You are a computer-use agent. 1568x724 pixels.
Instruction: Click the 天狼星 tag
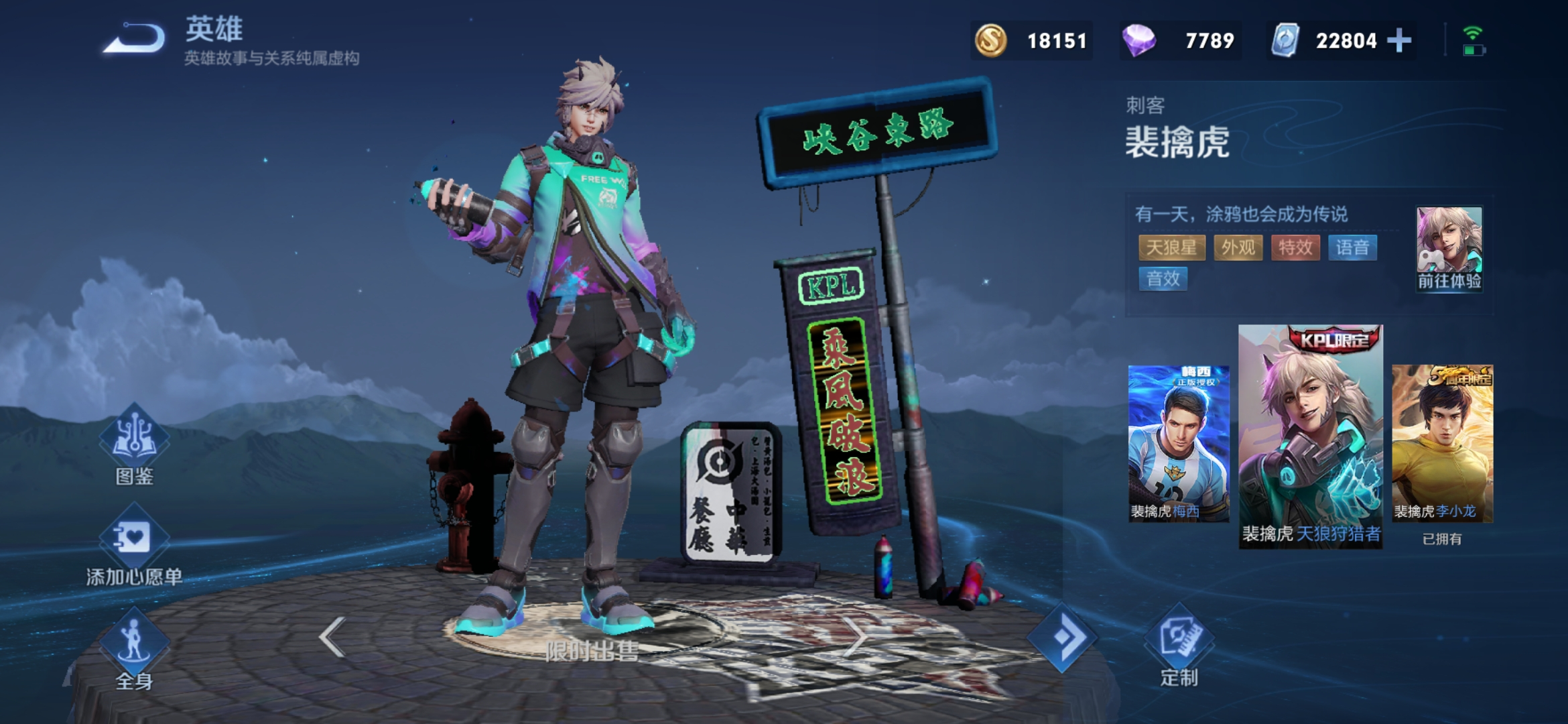click(x=1171, y=247)
